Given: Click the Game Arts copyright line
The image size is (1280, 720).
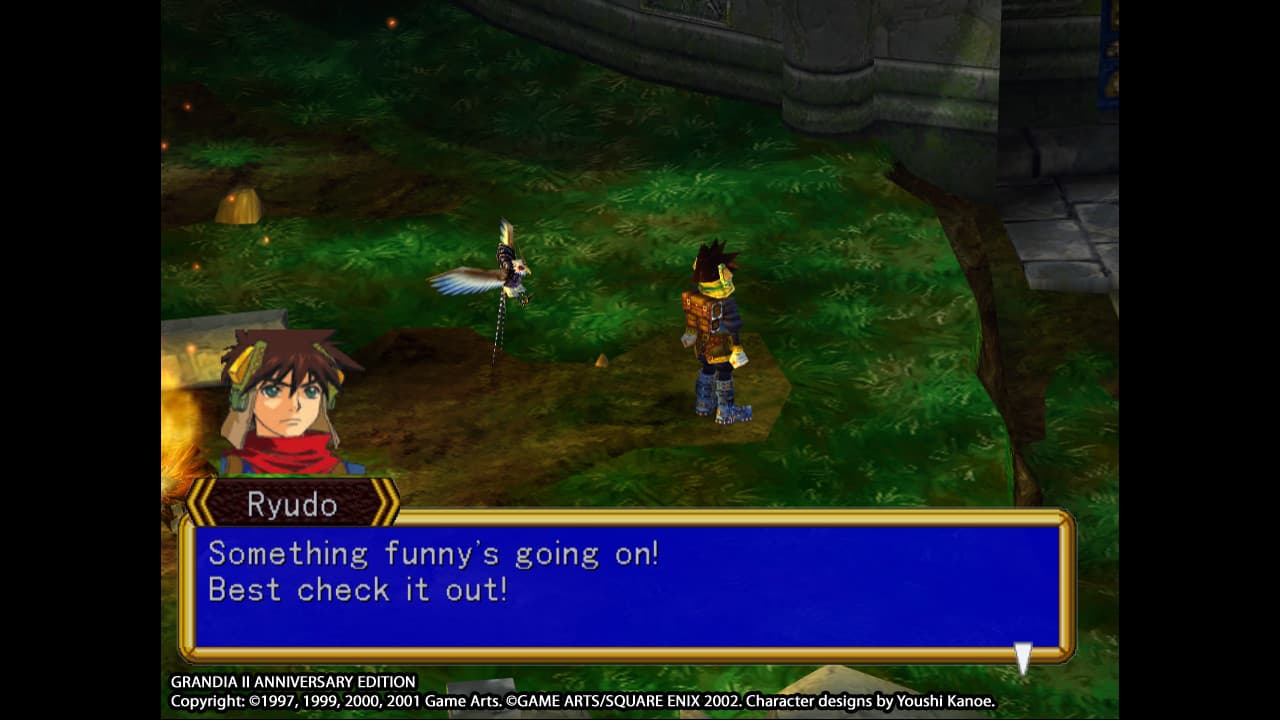Looking at the screenshot, I should 586,701.
